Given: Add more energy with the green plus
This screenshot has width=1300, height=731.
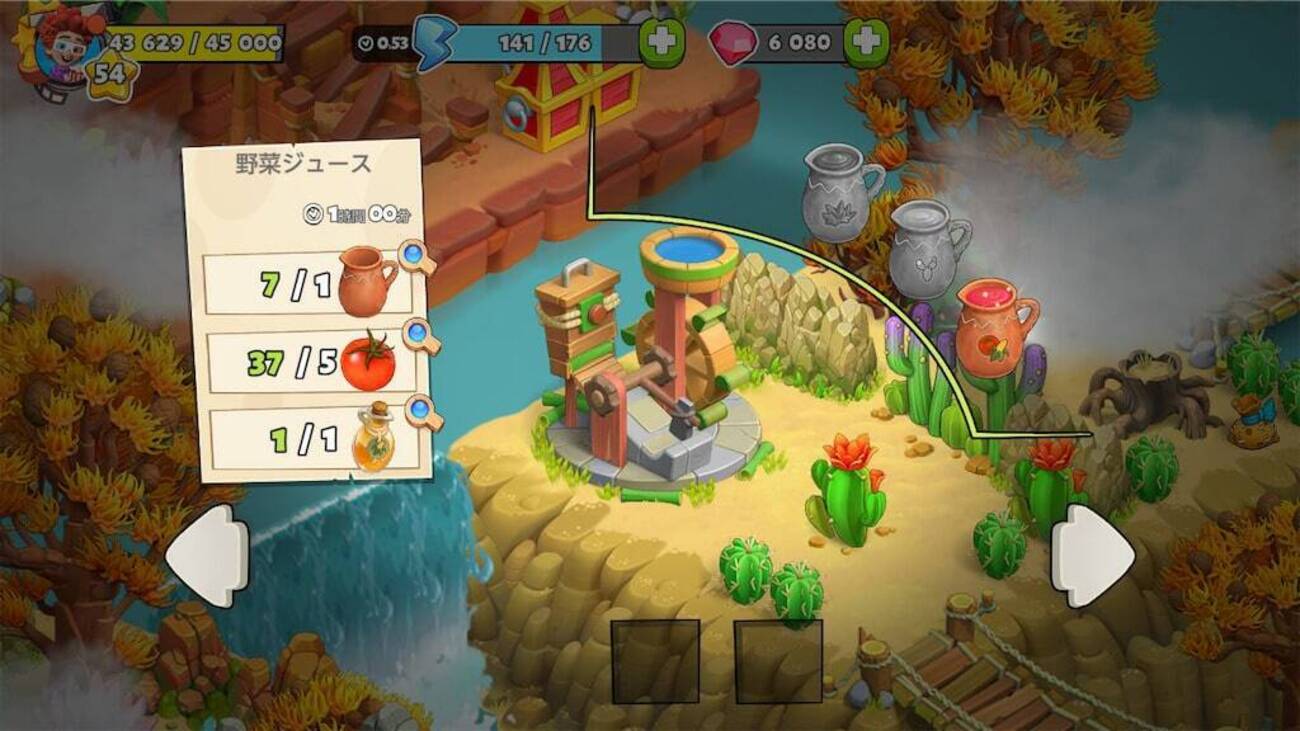Looking at the screenshot, I should [x=662, y=43].
